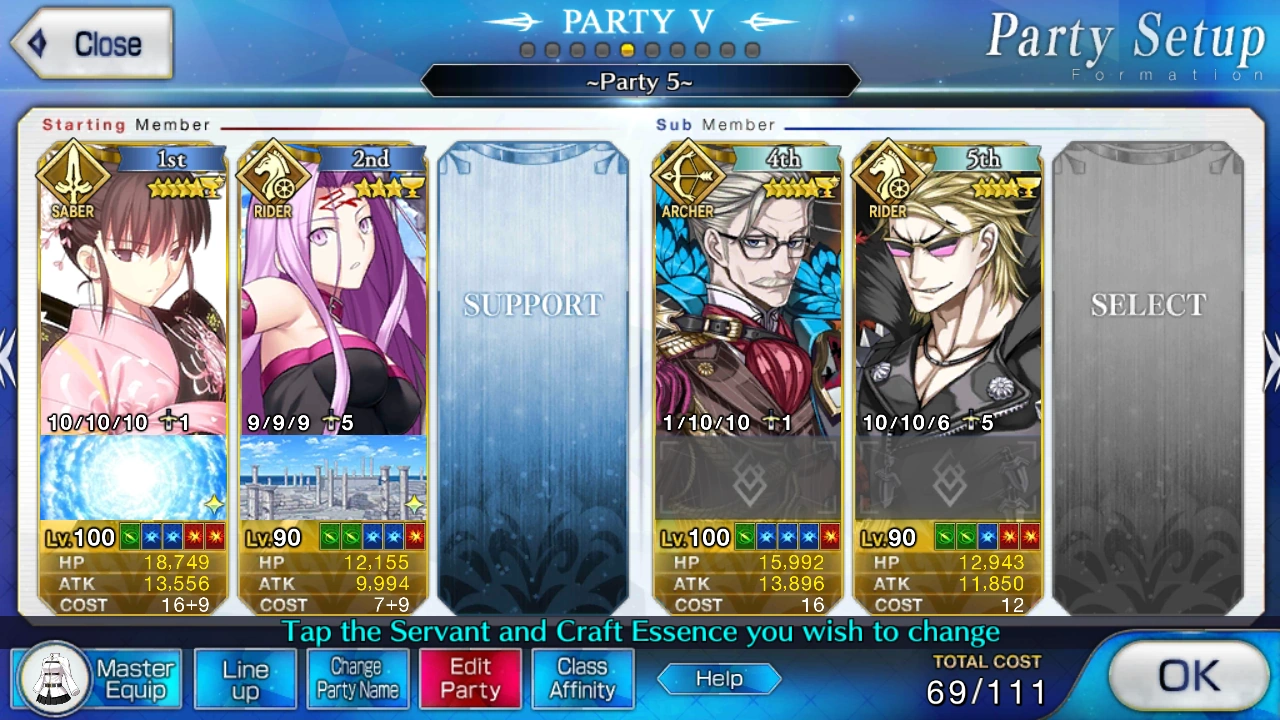Open Edit Party
Screen dimensions: 1280x720
click(x=470, y=679)
